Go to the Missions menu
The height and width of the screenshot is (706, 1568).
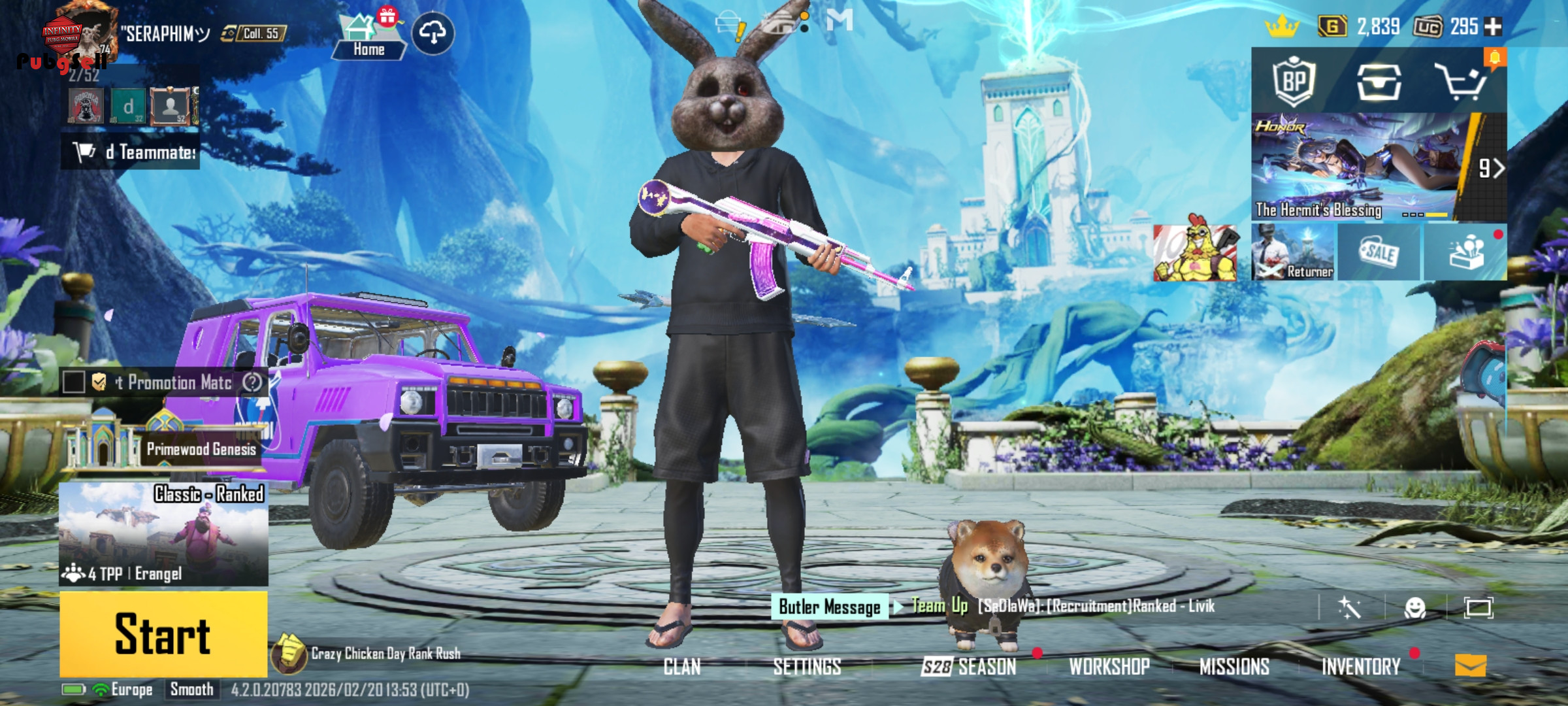coord(1234,667)
